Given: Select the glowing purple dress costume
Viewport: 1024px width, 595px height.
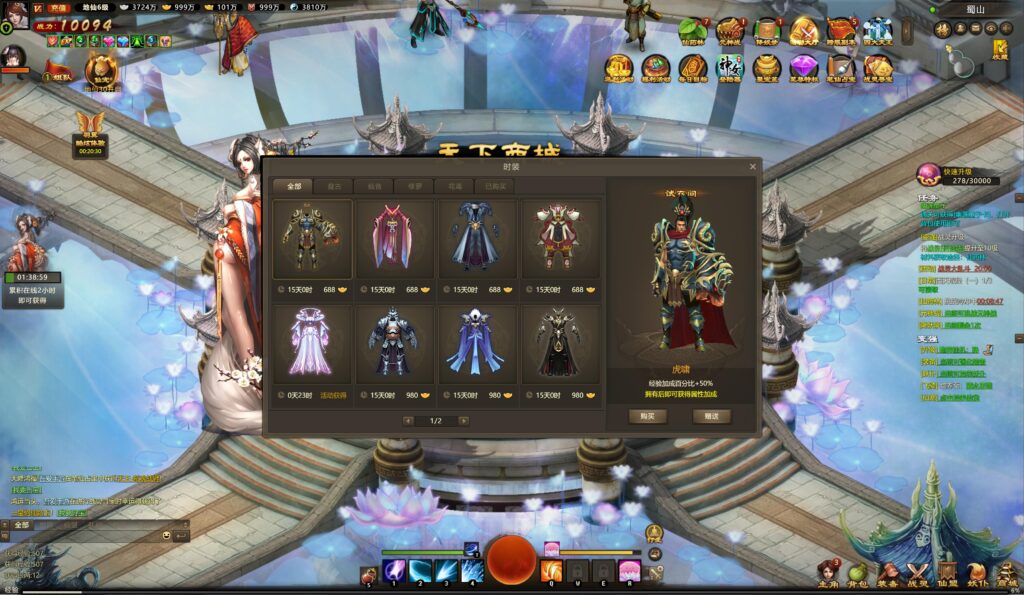Looking at the screenshot, I should point(312,343).
